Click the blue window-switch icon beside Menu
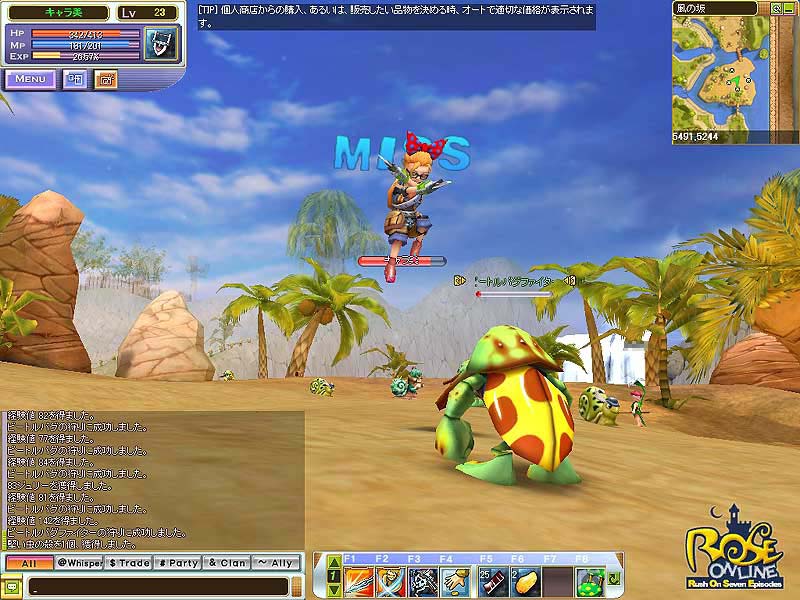This screenshot has width=800, height=600. 75,78
